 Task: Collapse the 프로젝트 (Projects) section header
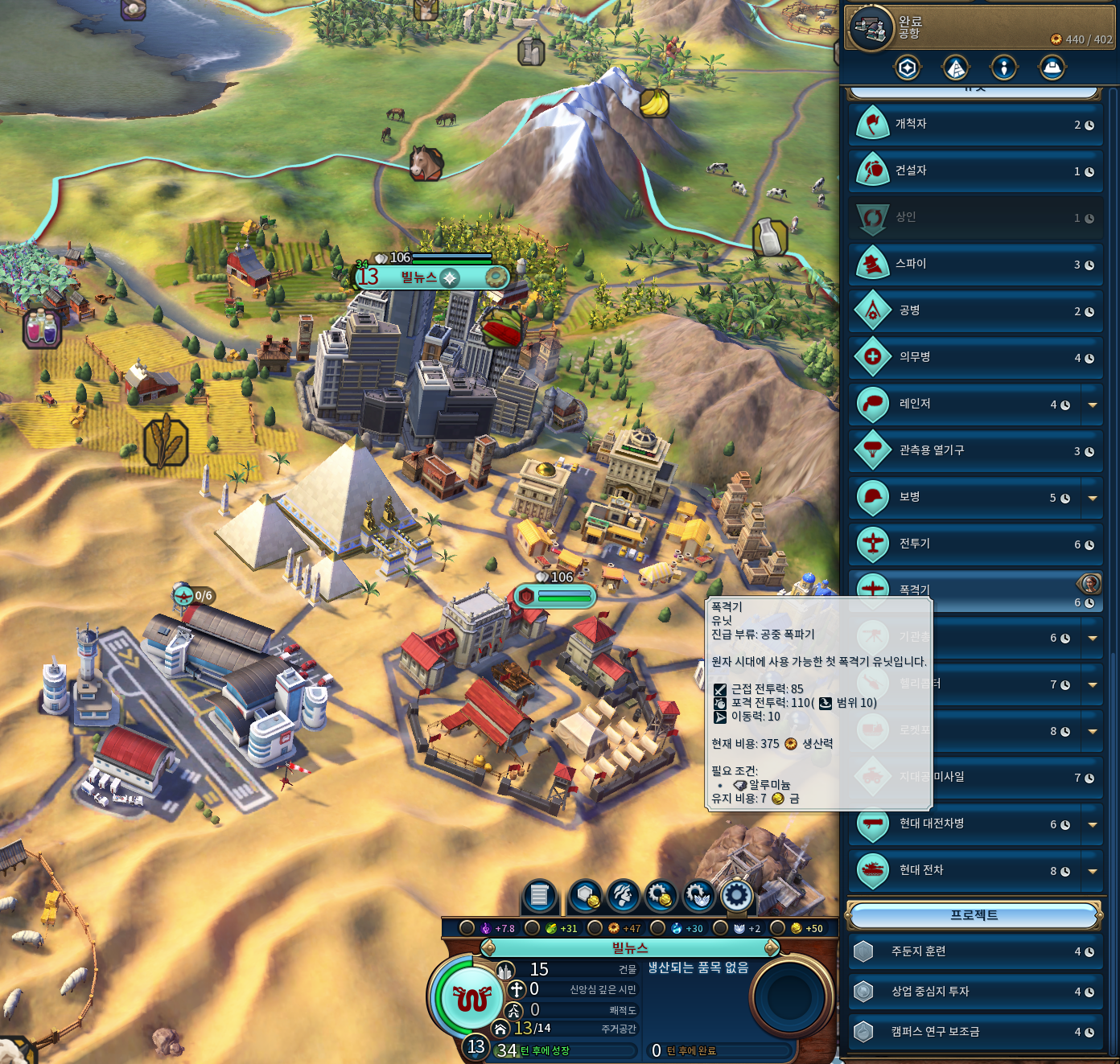(974, 915)
